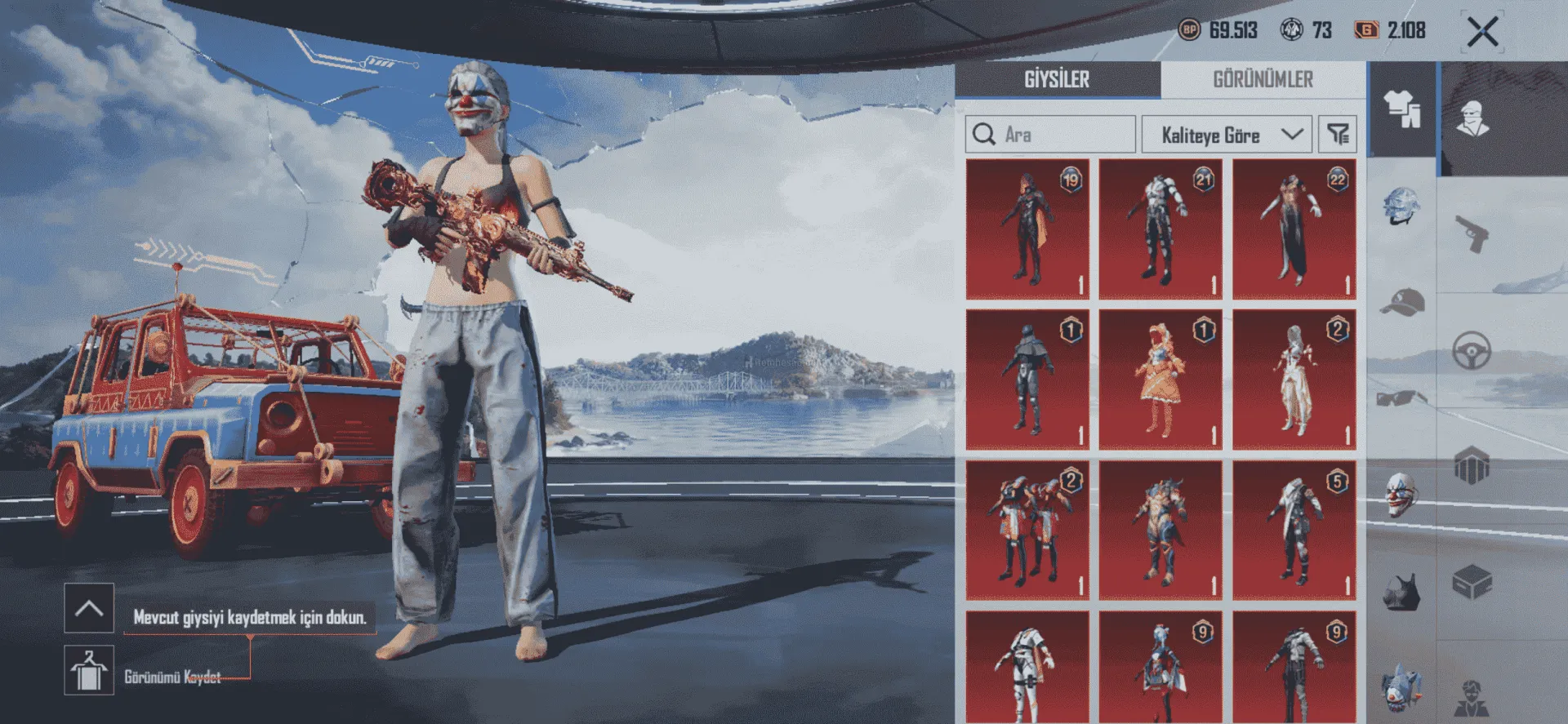This screenshot has width=1568, height=724.
Task: Select the outfit with badge 21
Action: (1160, 229)
